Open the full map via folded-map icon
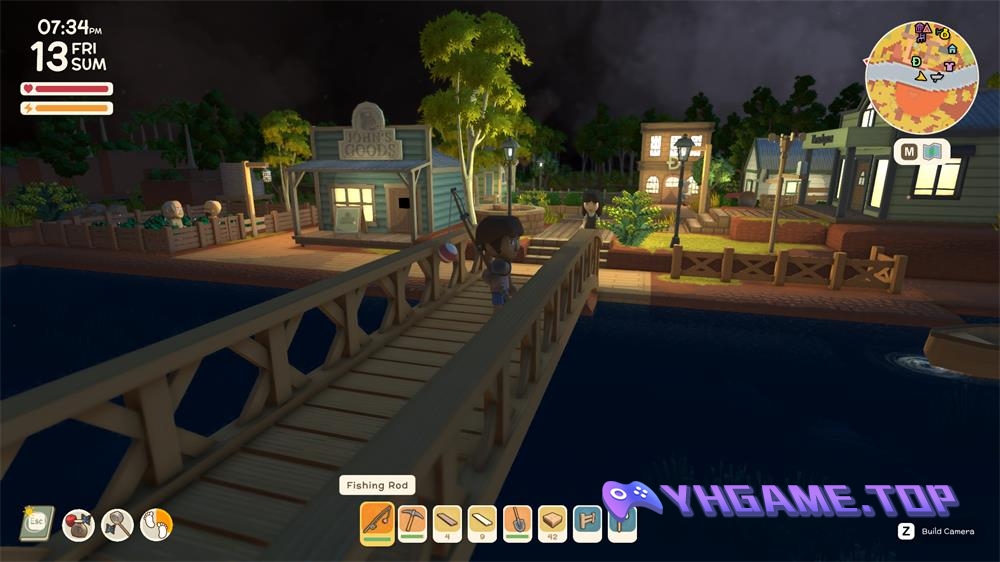The height and width of the screenshot is (562, 1000). (x=933, y=152)
